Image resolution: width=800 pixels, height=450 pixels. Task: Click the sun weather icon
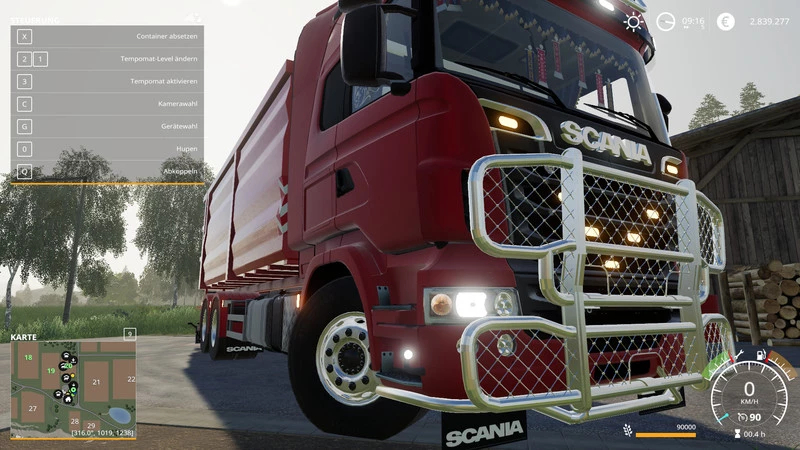coord(634,21)
